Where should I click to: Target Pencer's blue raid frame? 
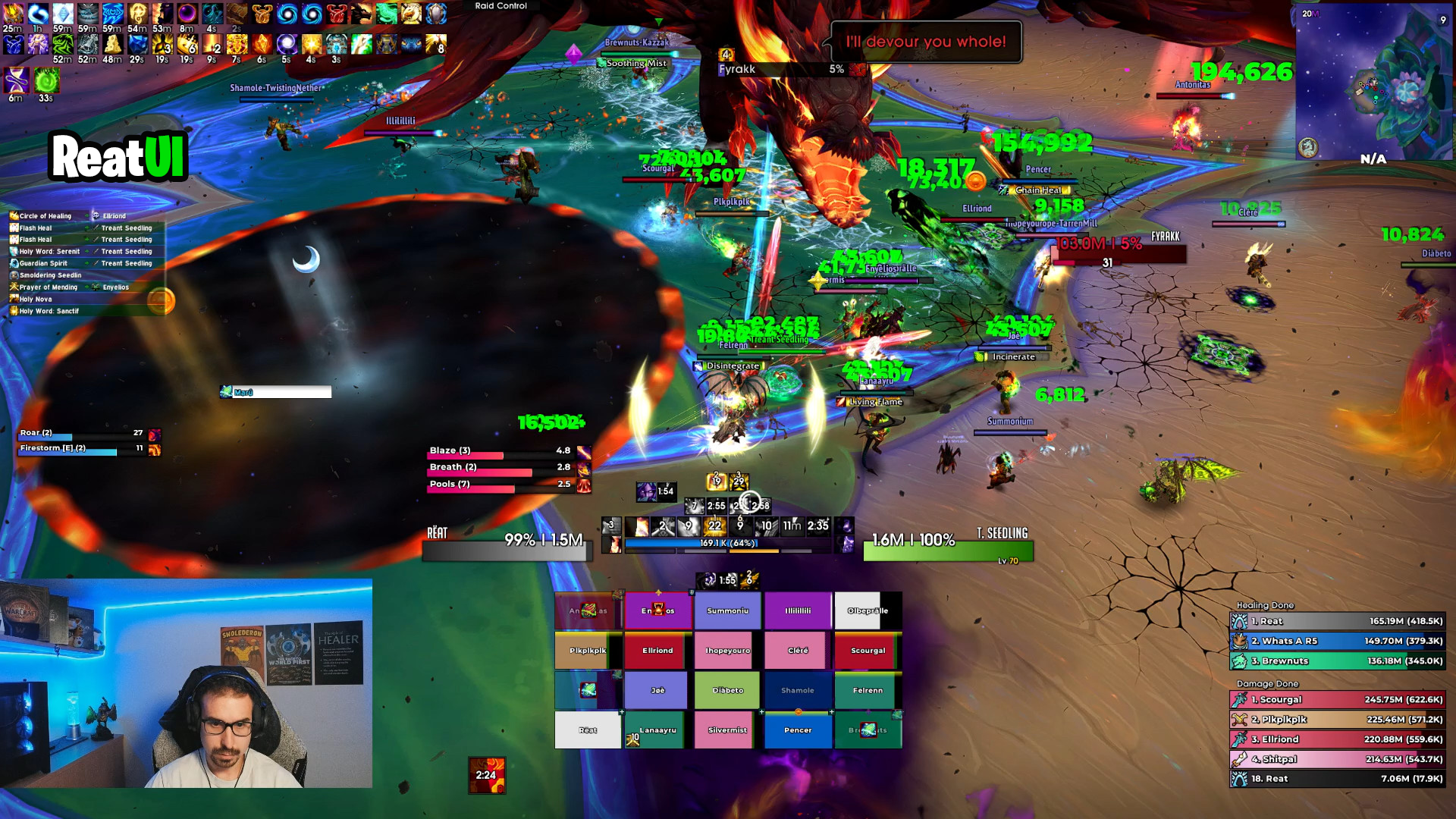coord(798,730)
